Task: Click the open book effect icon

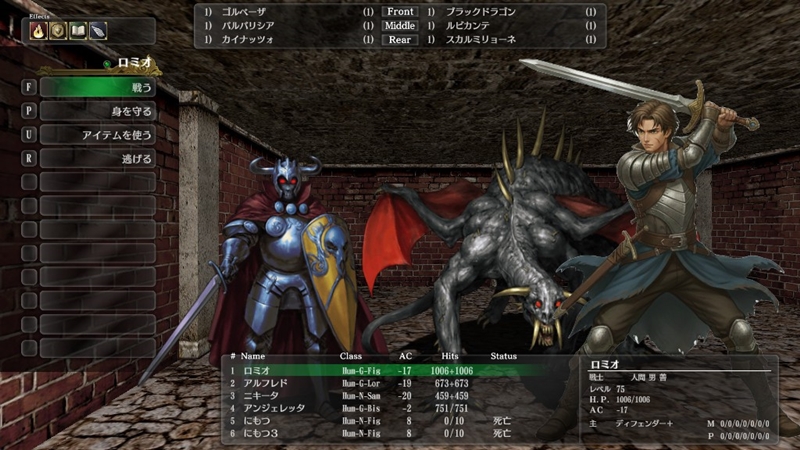Action: pos(77,31)
